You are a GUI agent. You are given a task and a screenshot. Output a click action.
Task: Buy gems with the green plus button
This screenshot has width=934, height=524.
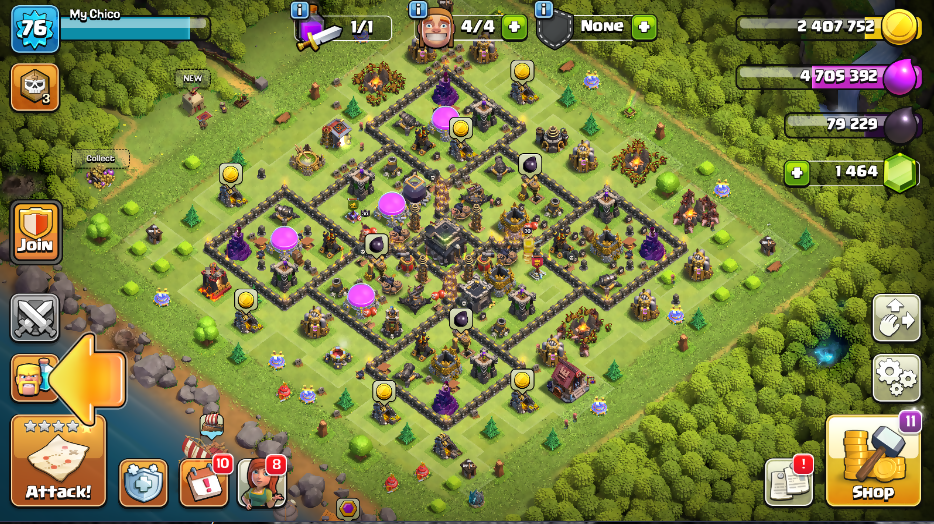(797, 172)
